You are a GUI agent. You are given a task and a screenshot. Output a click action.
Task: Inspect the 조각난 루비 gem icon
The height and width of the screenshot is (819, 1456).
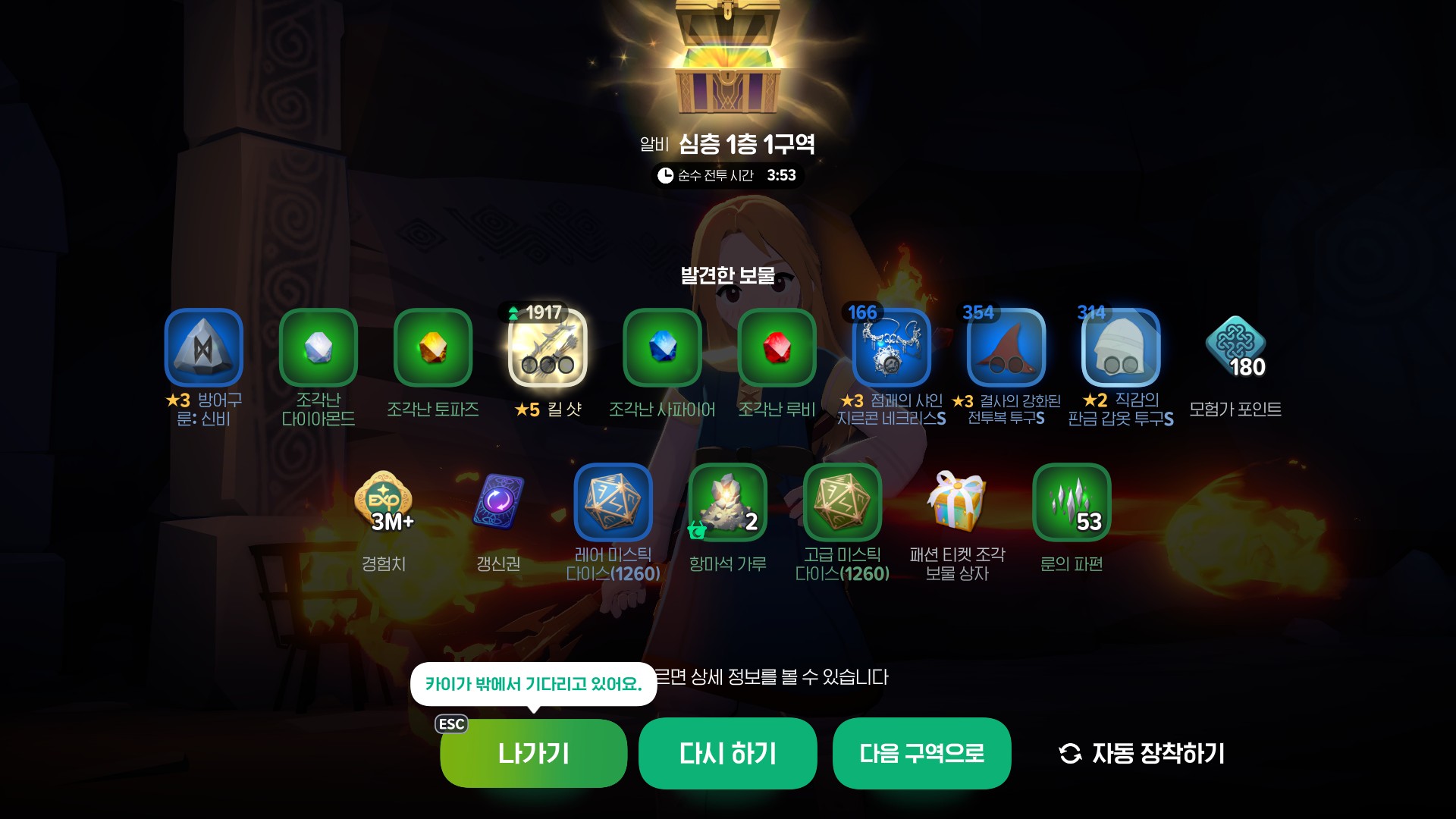777,348
